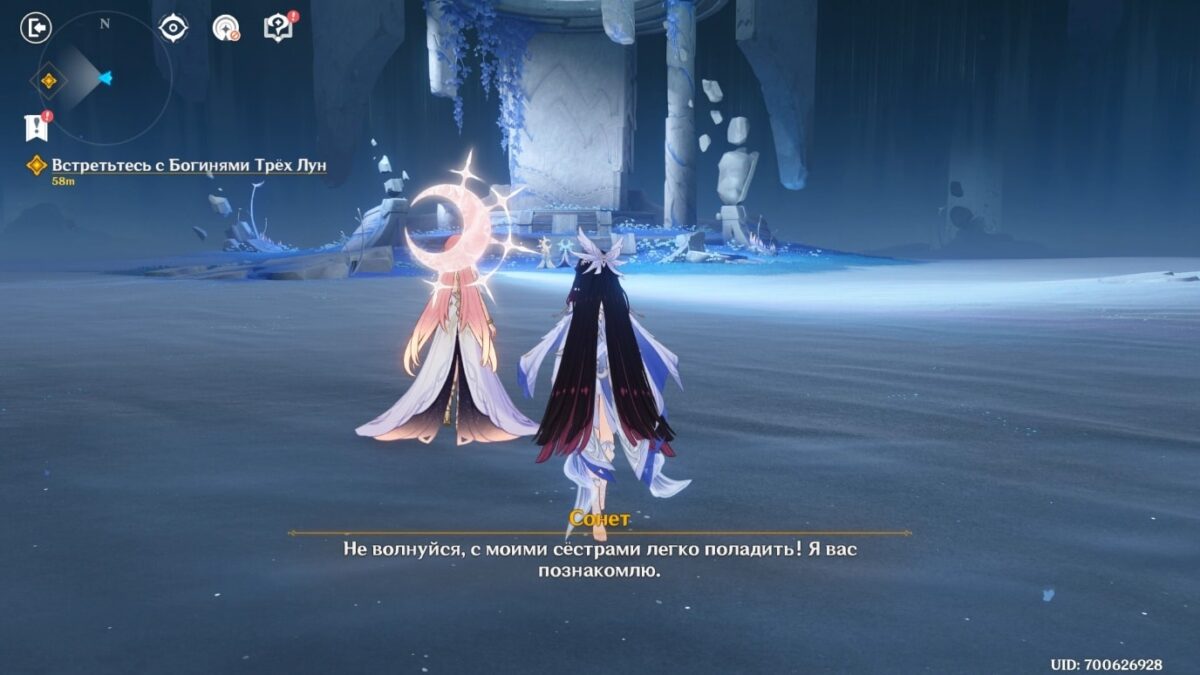Viewport: 1200px width, 675px height.
Task: Open the quest flag with exclamation mark
Action: [x=36, y=127]
